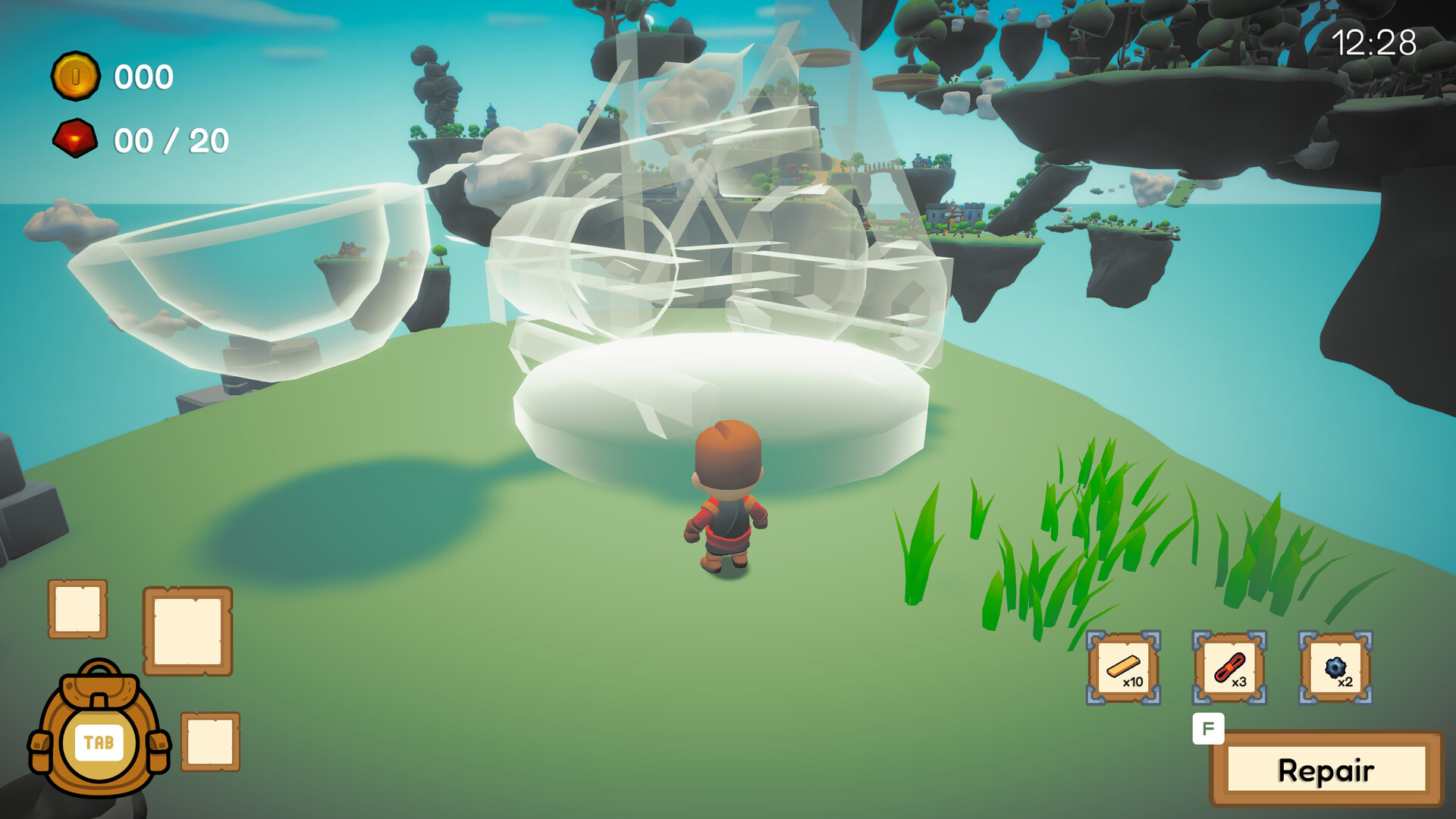Screen dimensions: 1456x819
Task: Click the gold coin counter icon
Action: pos(77,76)
